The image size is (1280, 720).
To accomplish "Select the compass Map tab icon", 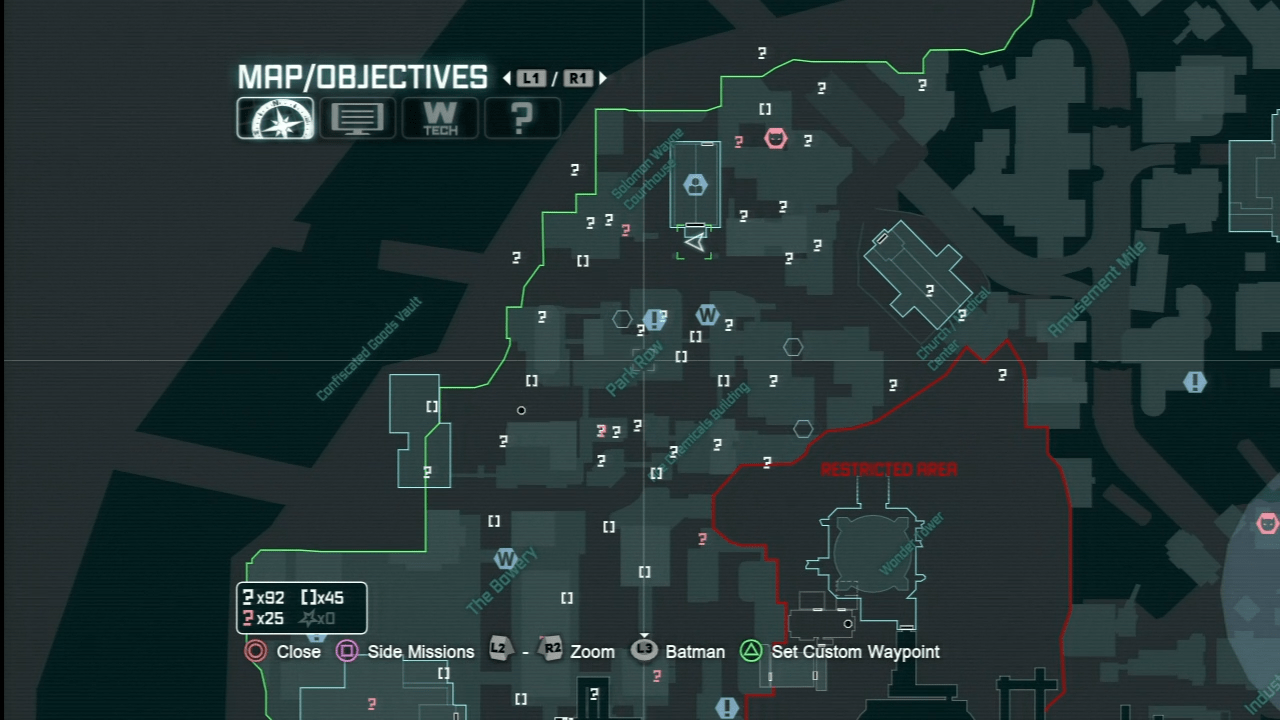I will [275, 118].
